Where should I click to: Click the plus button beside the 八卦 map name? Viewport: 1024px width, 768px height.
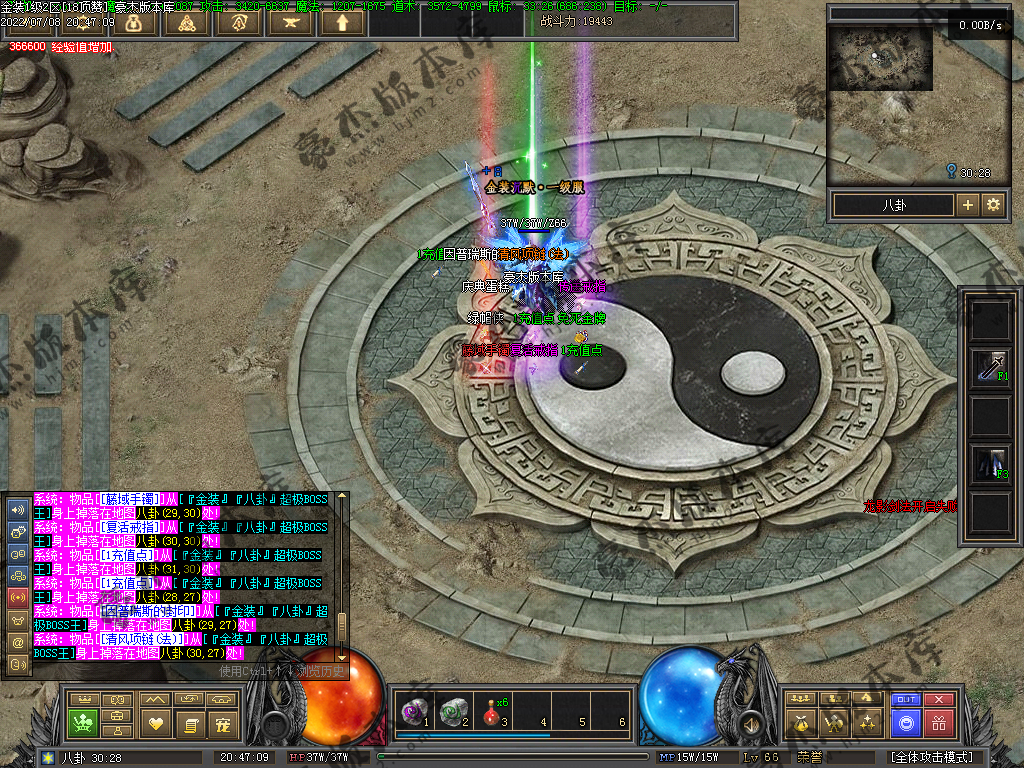pos(967,205)
